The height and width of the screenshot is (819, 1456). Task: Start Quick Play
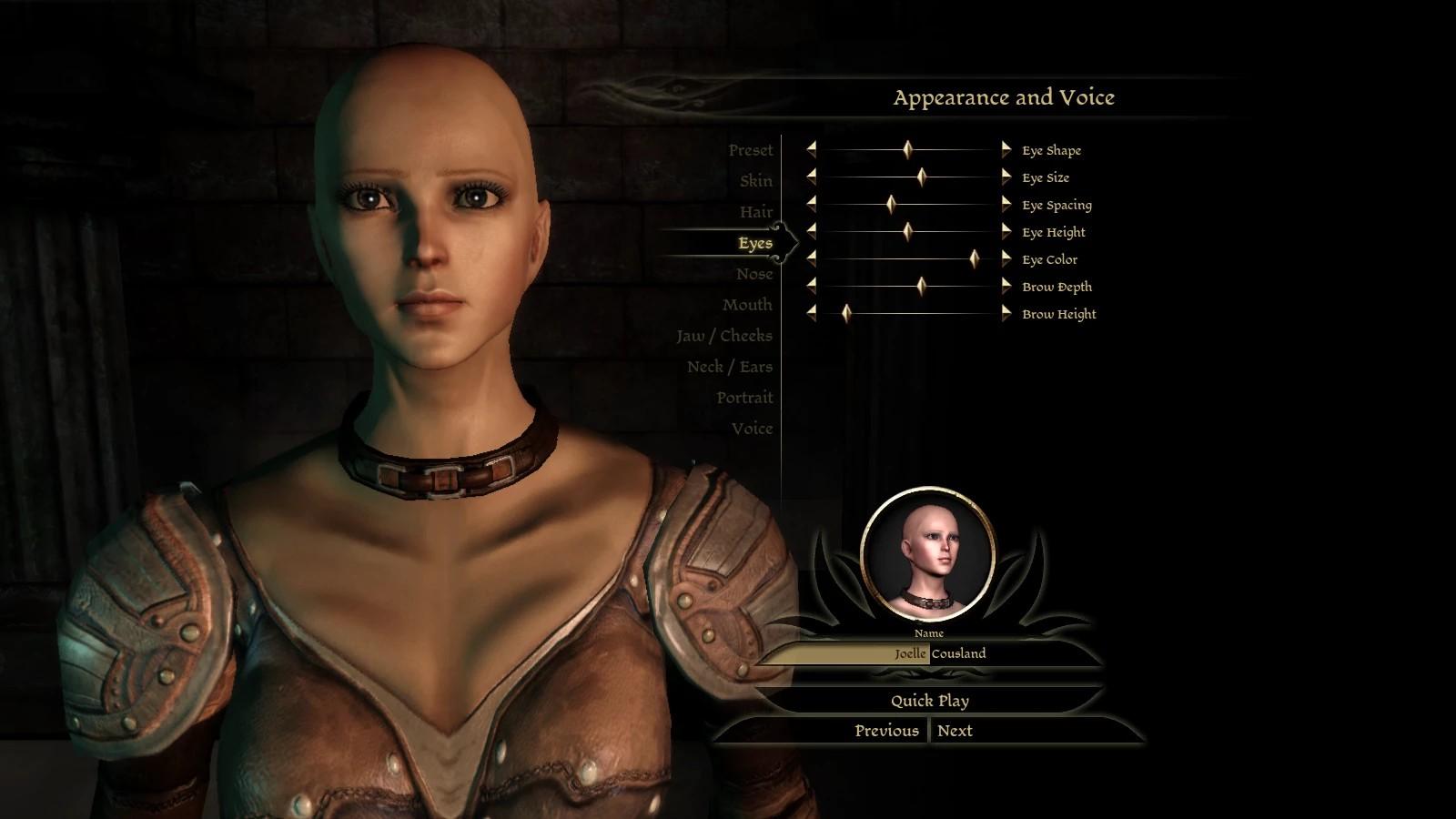929,701
